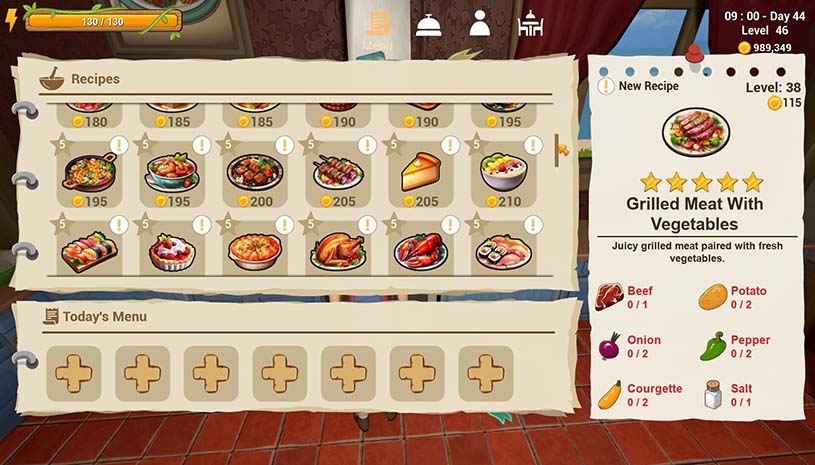Click the Grilled Meat With Vegetables dish image

pos(696,132)
